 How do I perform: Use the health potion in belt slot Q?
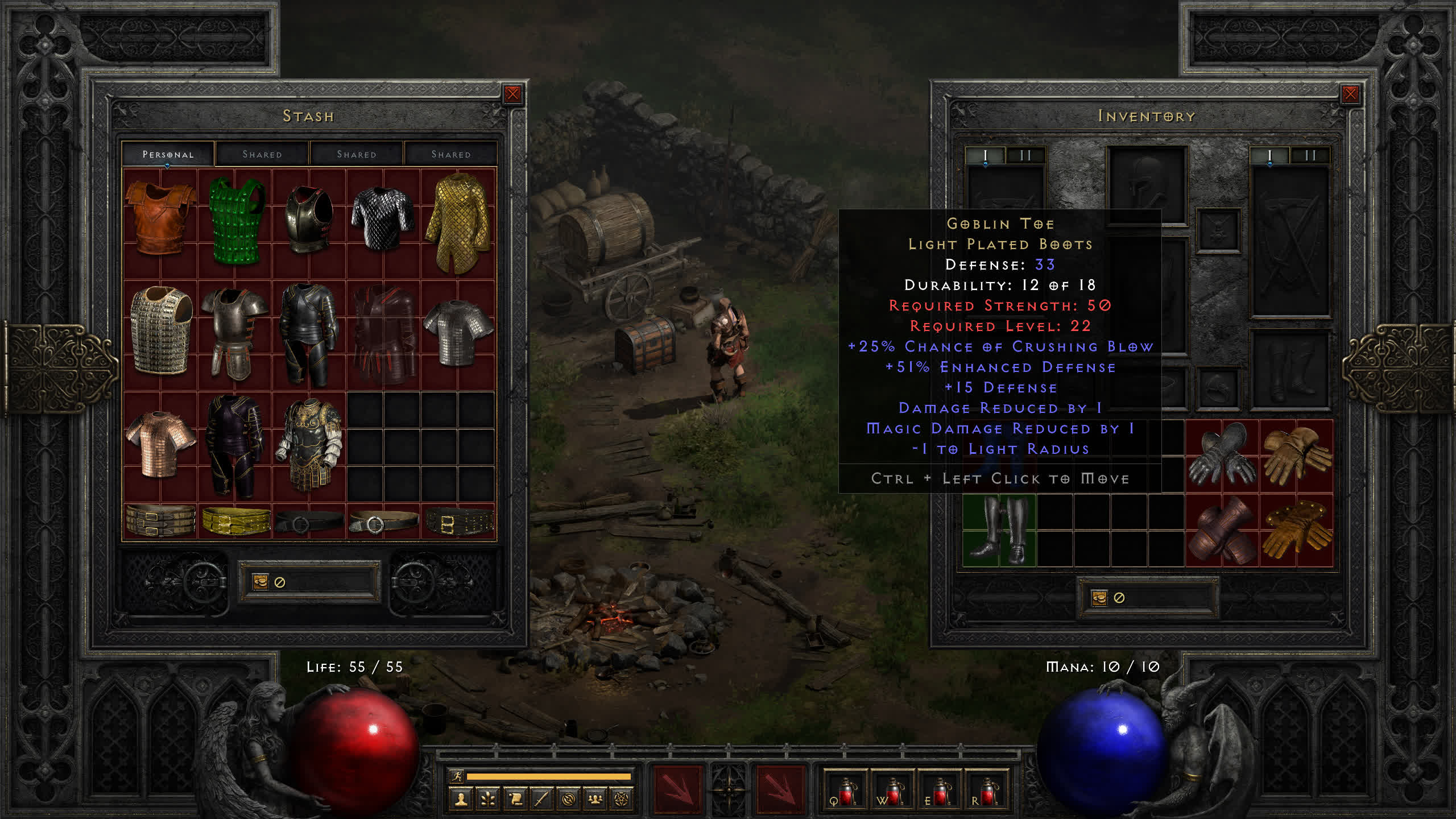(x=845, y=790)
